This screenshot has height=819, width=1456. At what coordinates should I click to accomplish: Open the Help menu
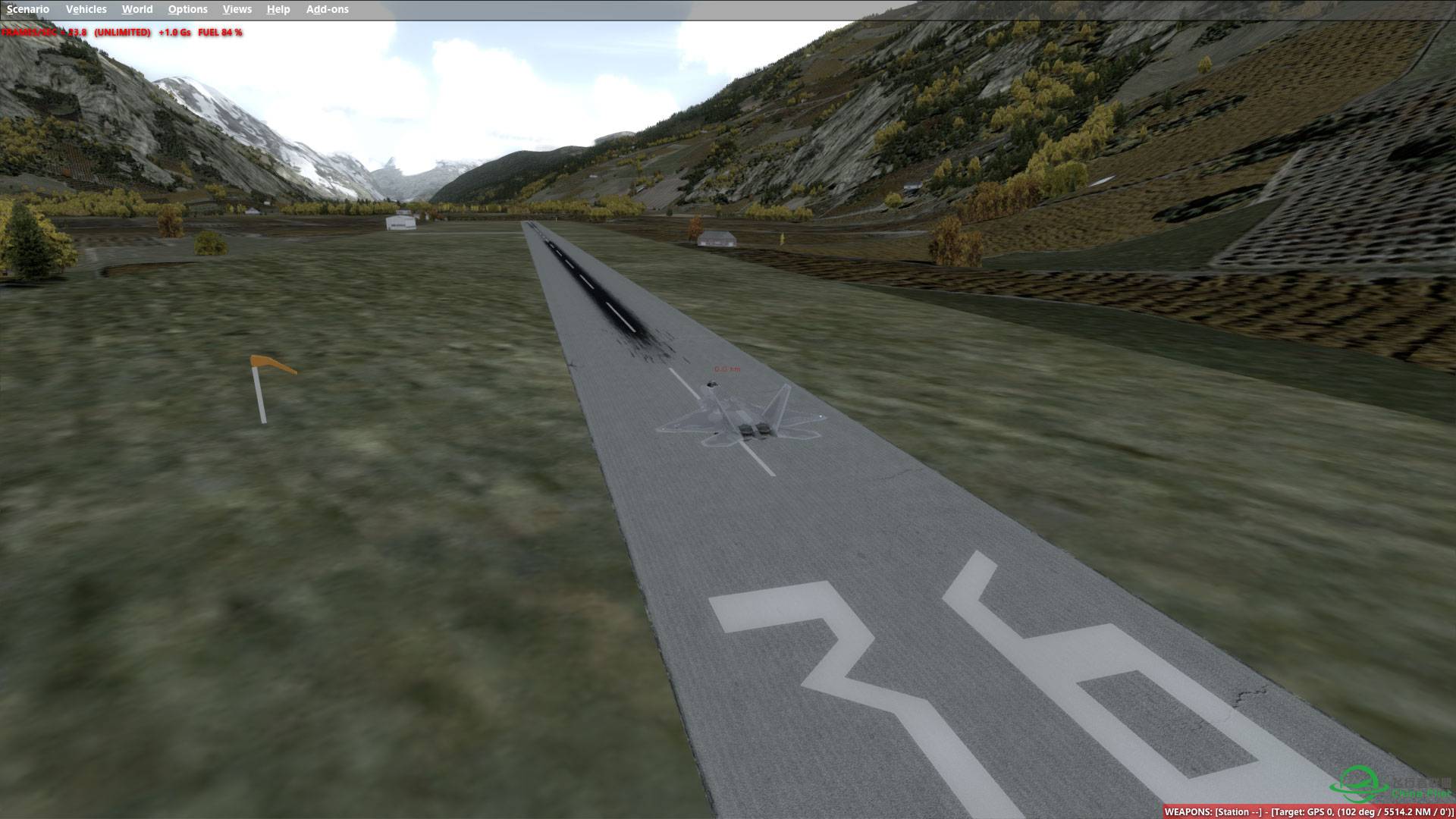278,9
